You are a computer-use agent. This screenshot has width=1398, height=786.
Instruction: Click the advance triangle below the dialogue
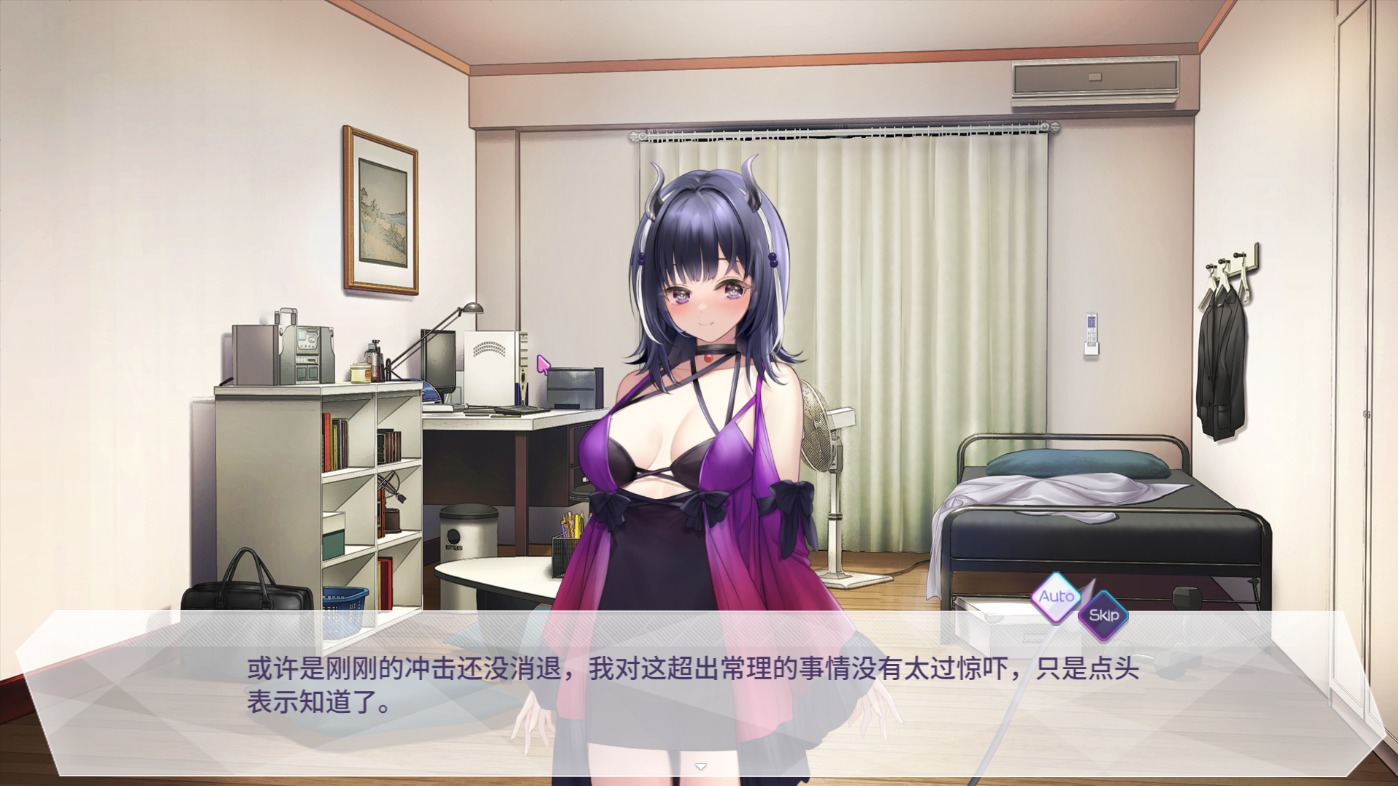click(700, 765)
